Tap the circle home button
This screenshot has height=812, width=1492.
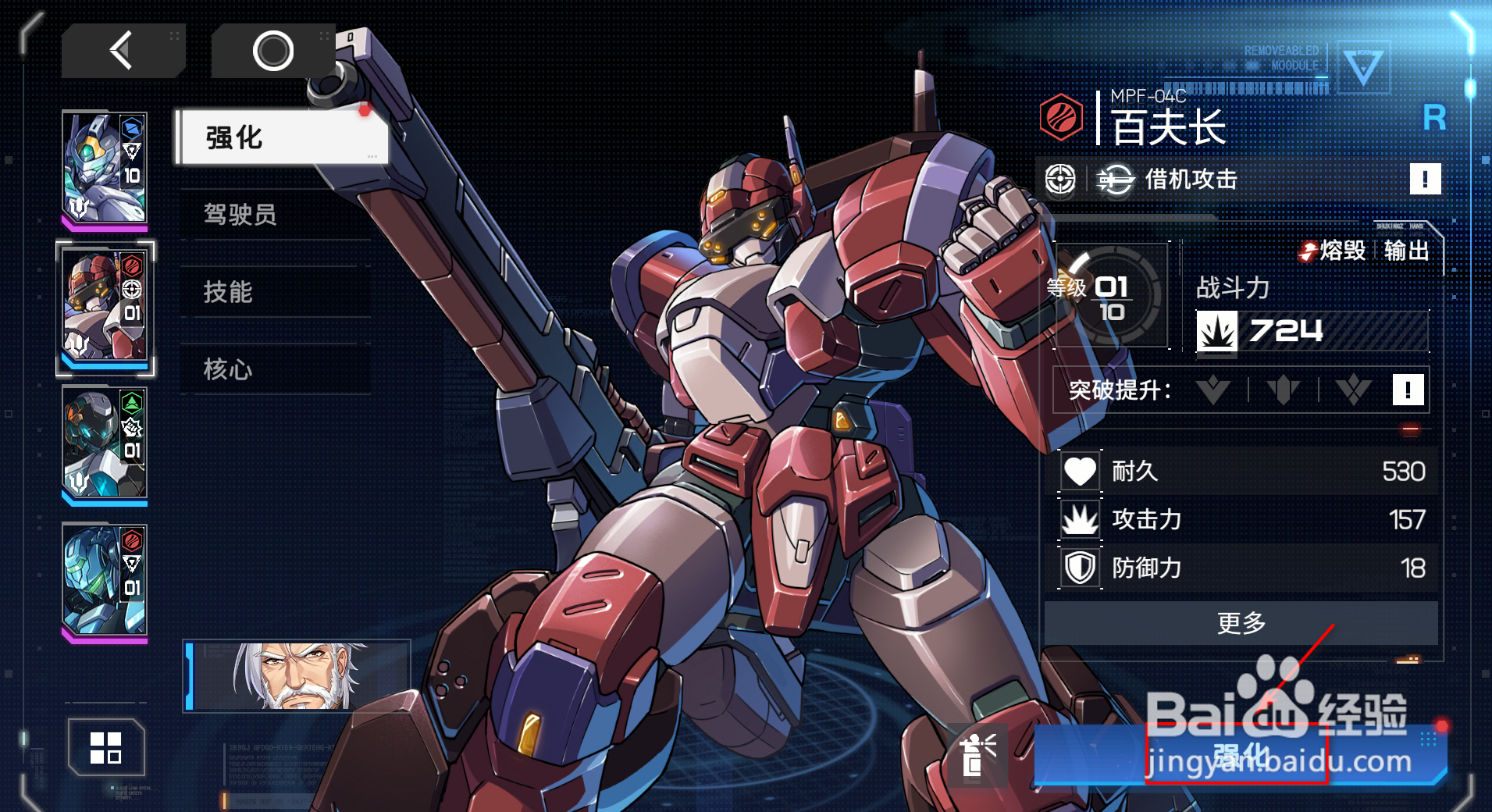pyautogui.click(x=272, y=52)
